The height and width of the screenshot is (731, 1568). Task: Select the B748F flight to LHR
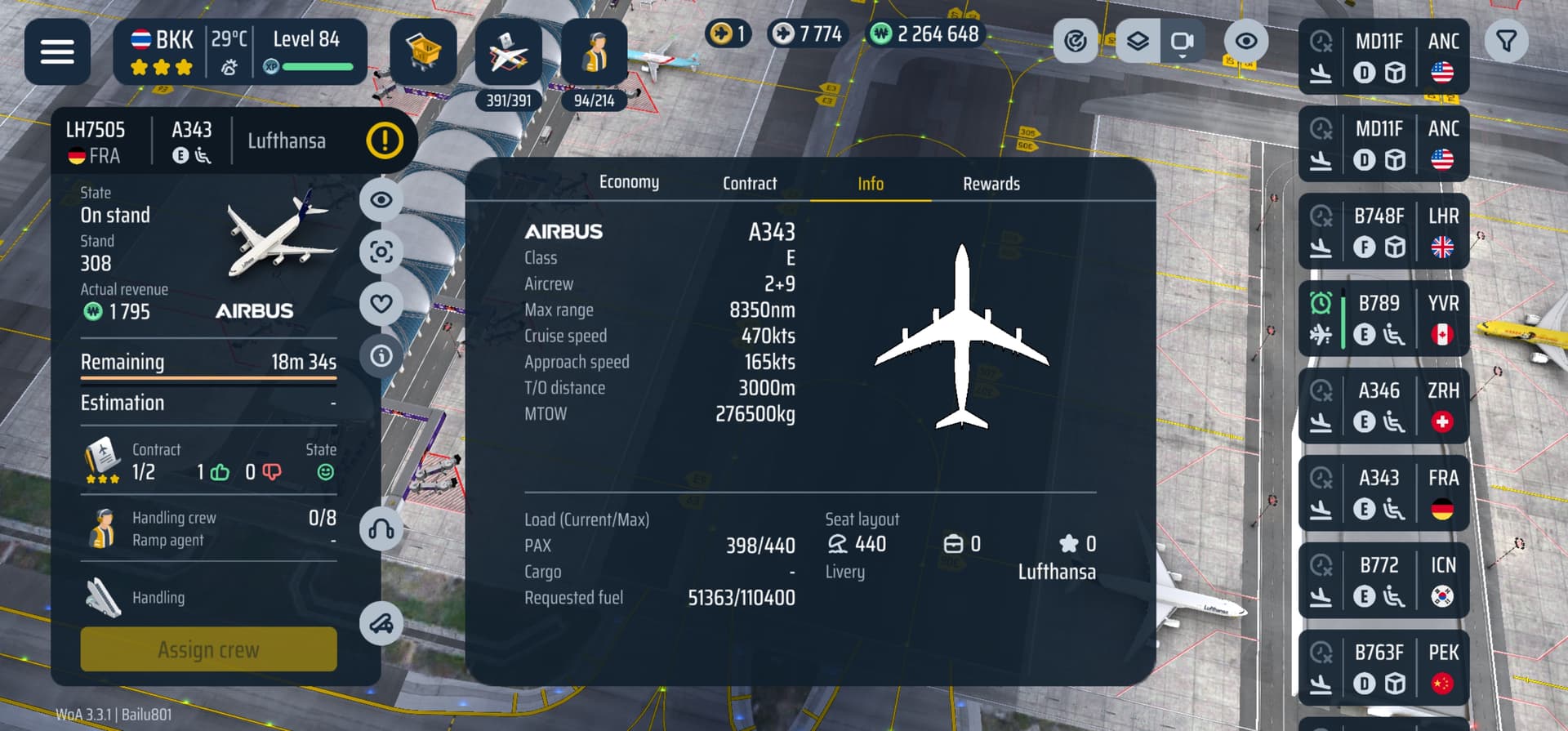1383,231
